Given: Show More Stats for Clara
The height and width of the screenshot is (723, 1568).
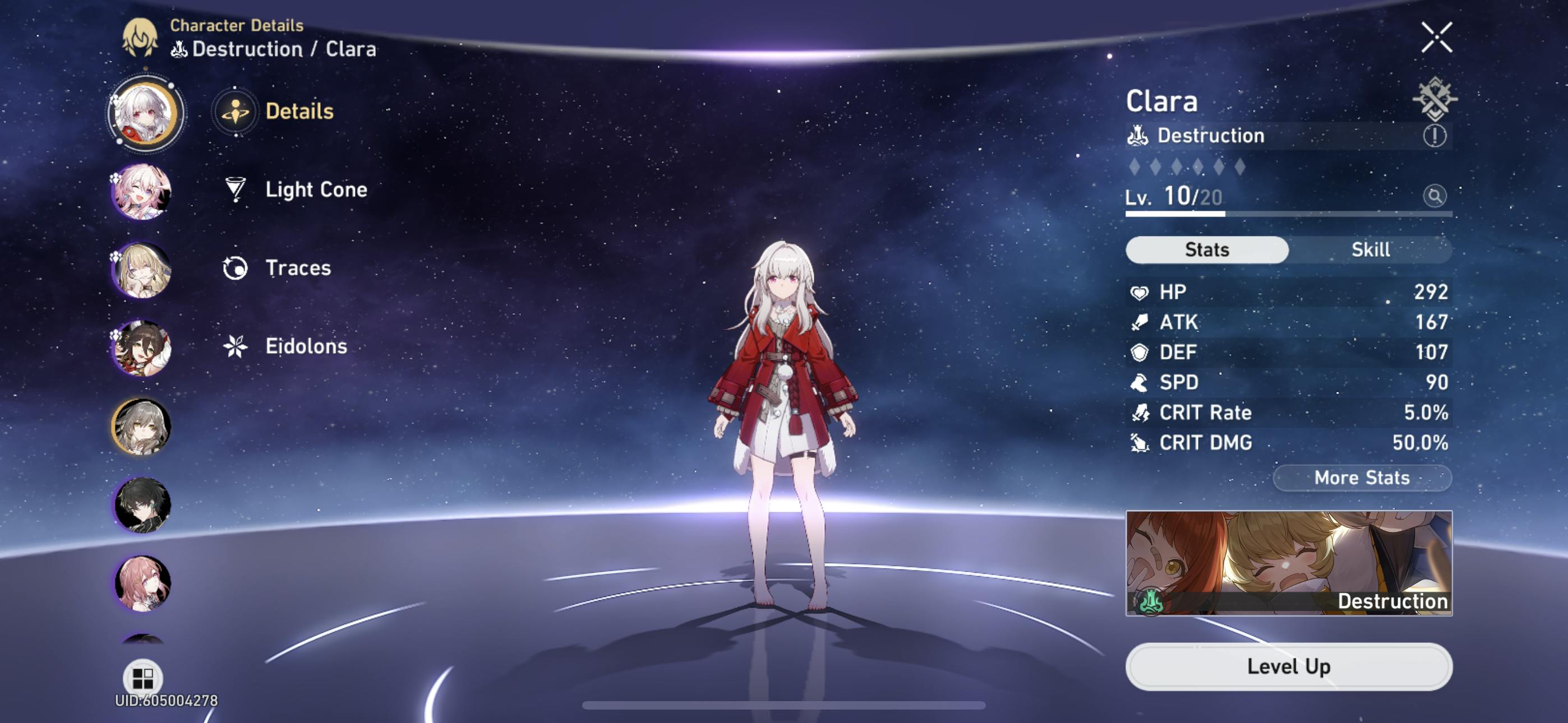Looking at the screenshot, I should point(1362,478).
